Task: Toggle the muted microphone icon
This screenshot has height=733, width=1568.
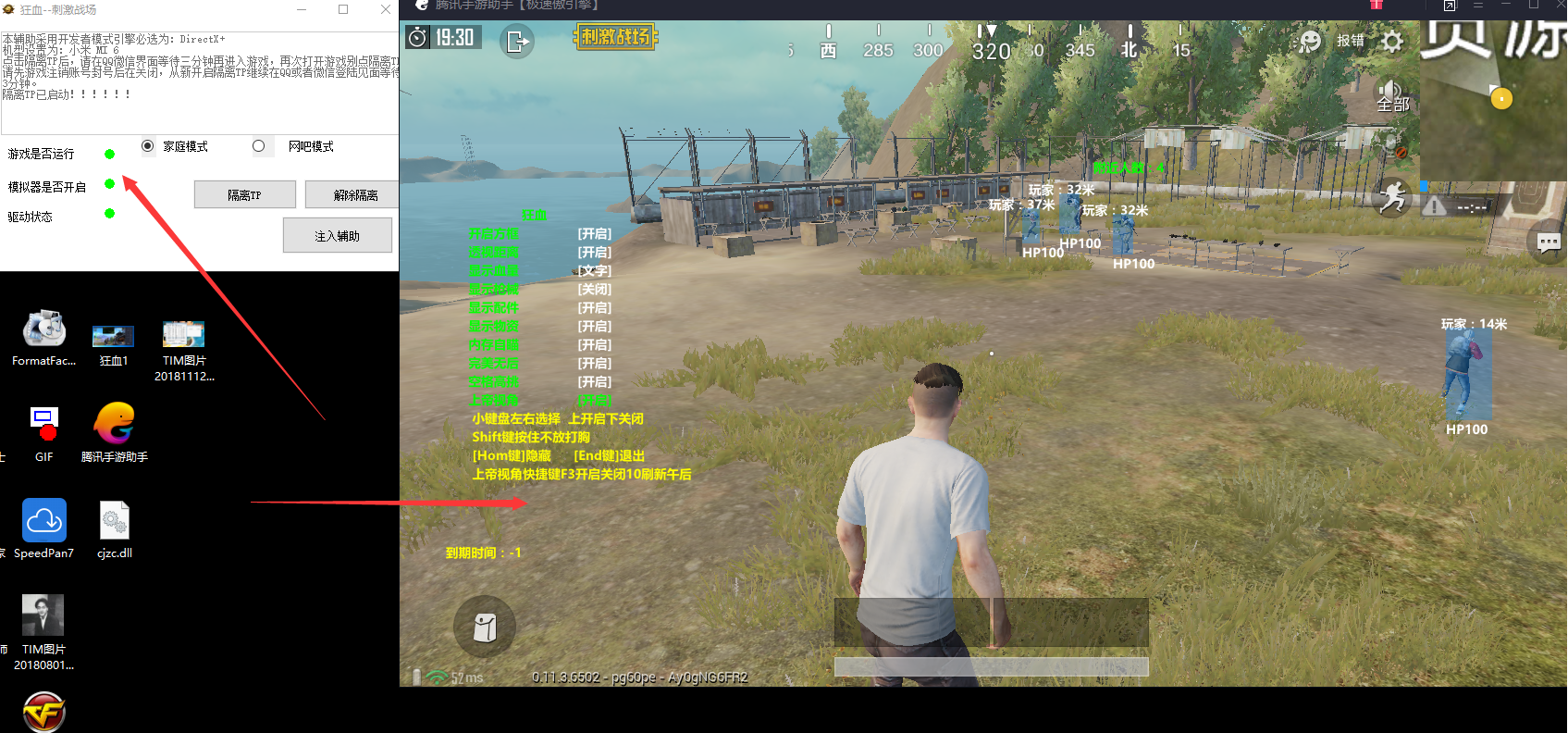Action: 1392,144
